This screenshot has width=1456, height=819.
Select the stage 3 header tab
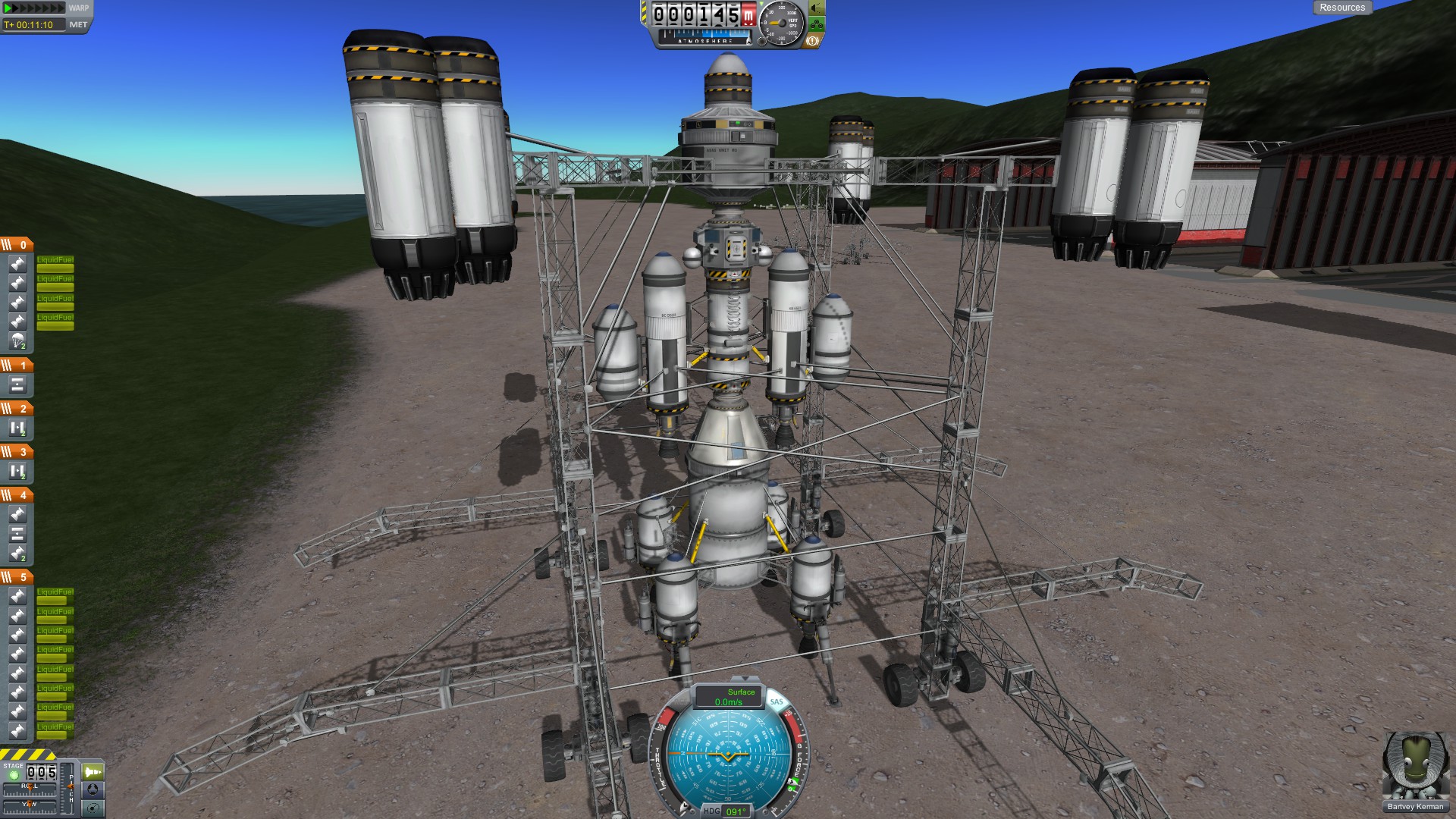point(17,452)
